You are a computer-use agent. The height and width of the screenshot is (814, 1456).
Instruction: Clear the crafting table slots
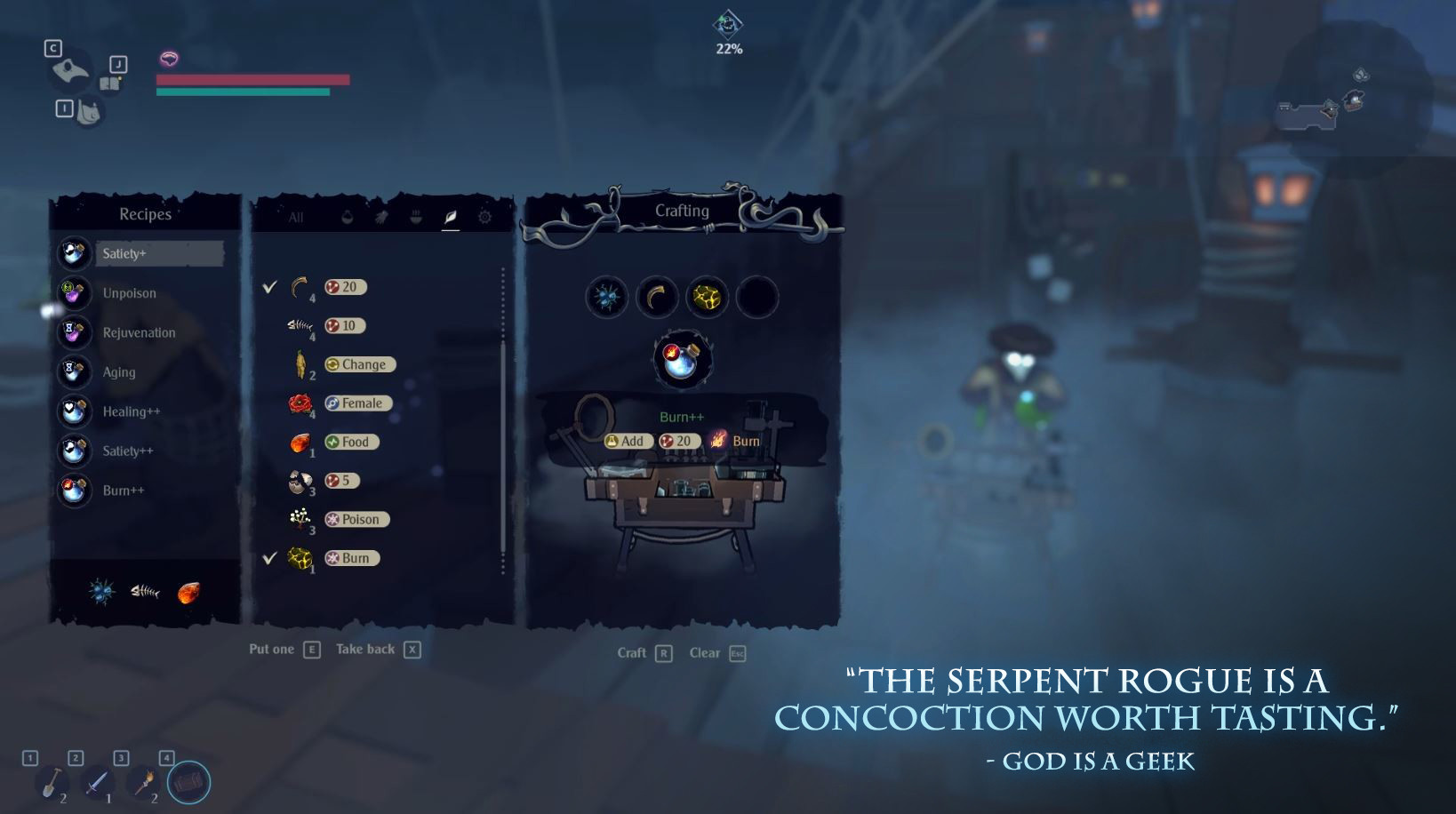point(706,652)
